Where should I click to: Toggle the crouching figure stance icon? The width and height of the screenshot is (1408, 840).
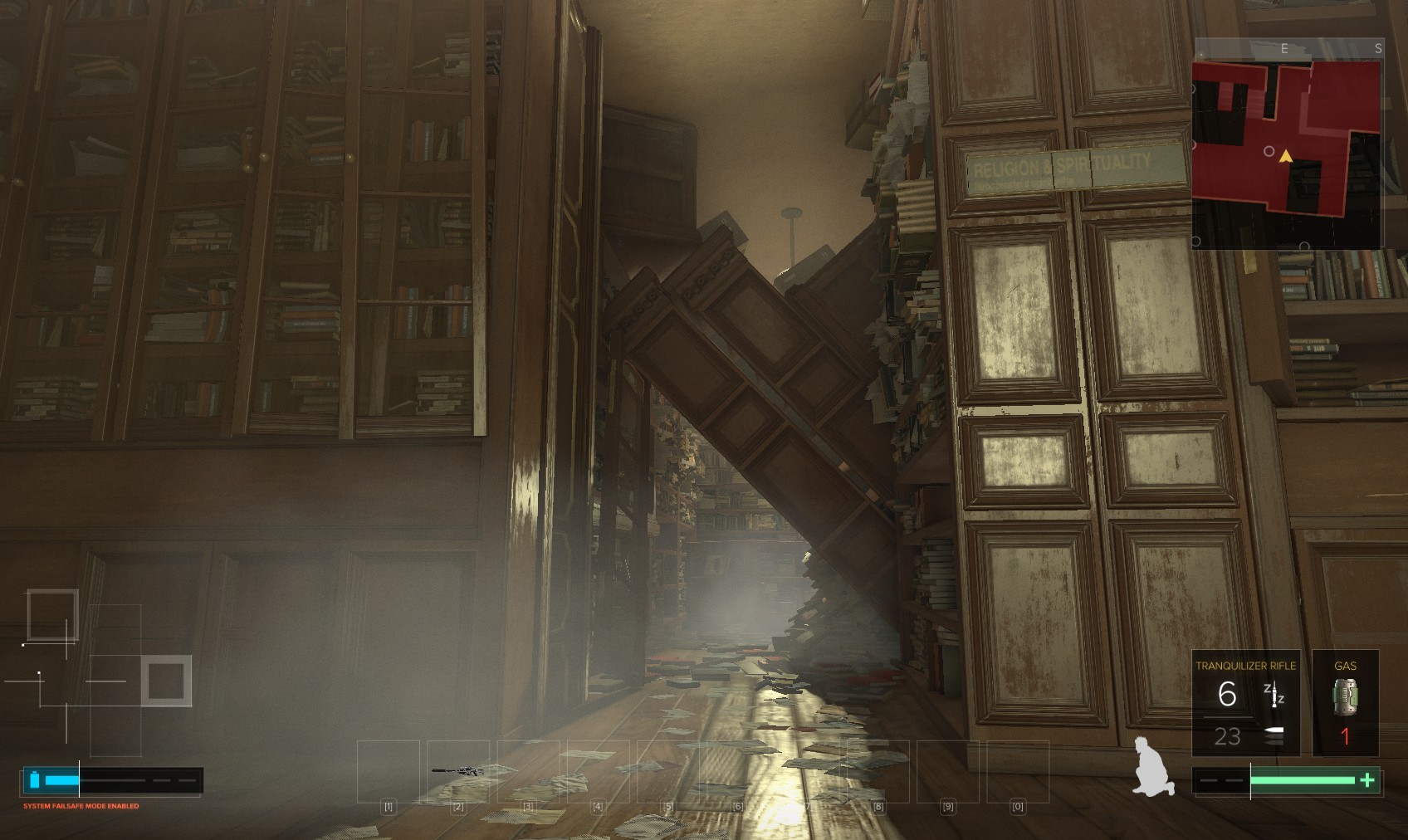point(1153,767)
